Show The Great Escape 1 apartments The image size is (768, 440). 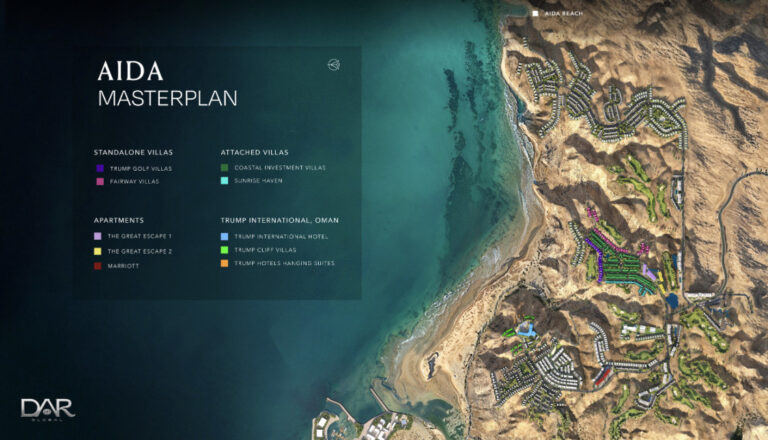(139, 236)
